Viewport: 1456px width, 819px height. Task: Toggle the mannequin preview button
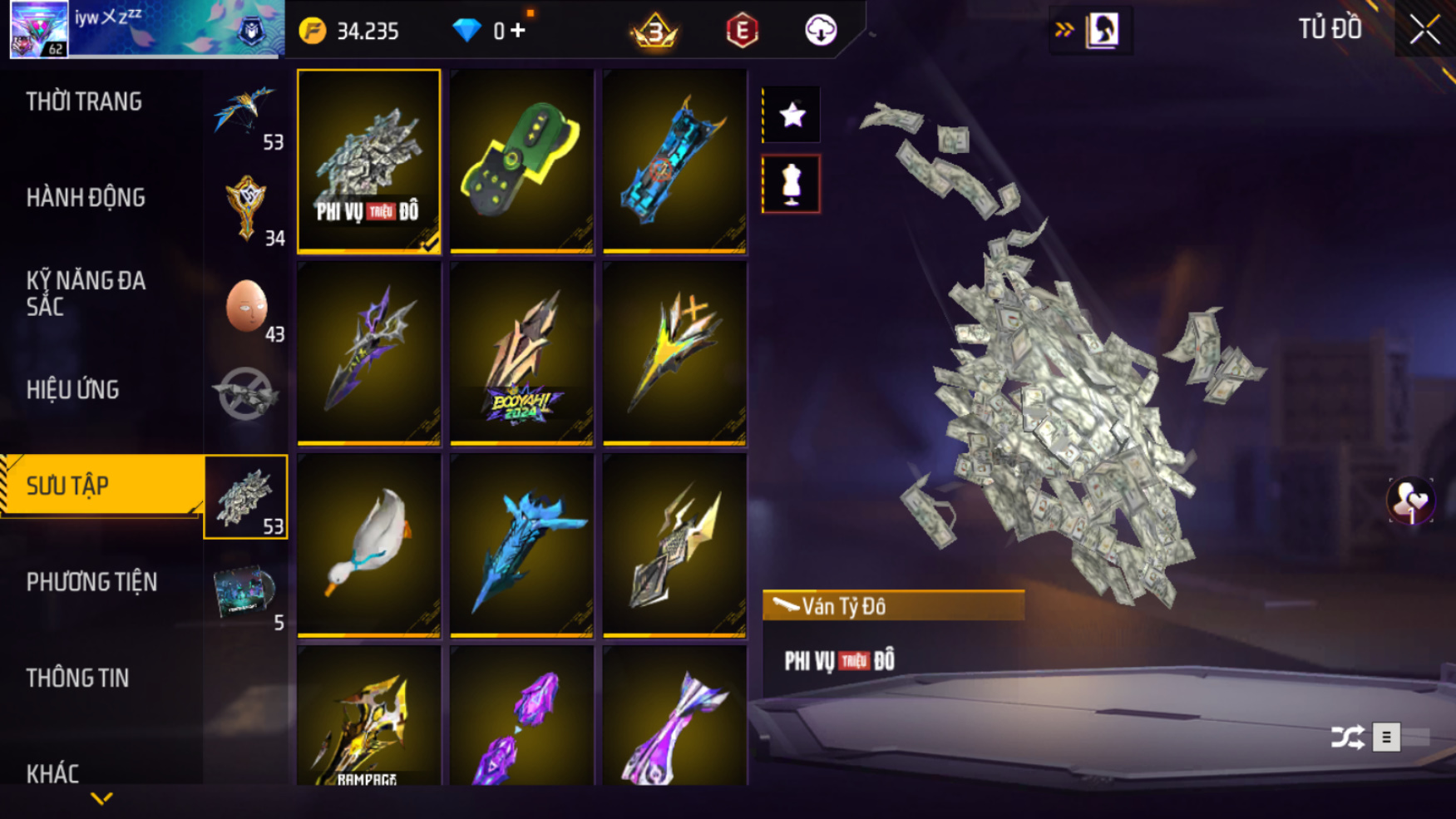tap(792, 184)
